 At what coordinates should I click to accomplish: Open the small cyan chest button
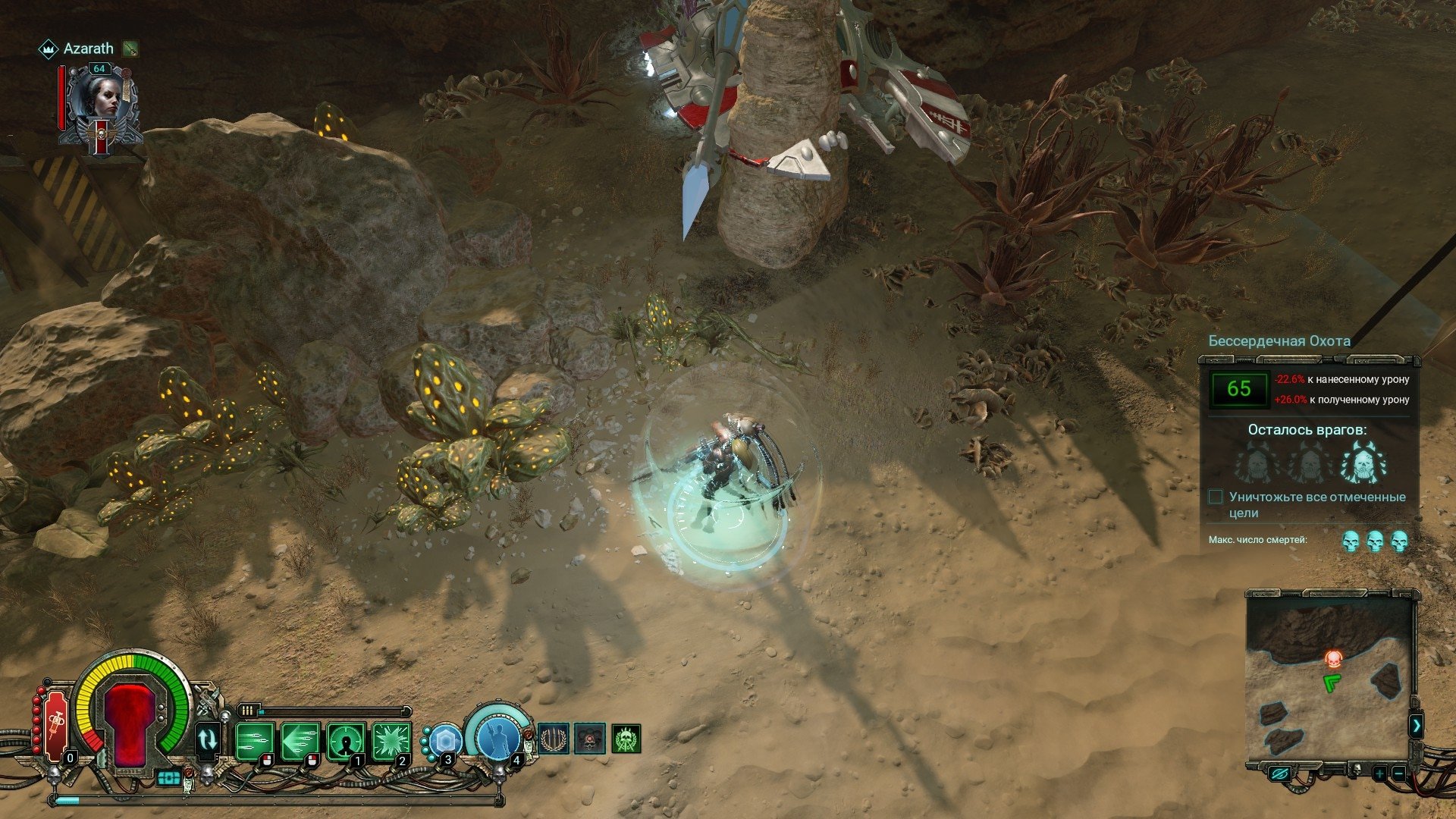169,778
